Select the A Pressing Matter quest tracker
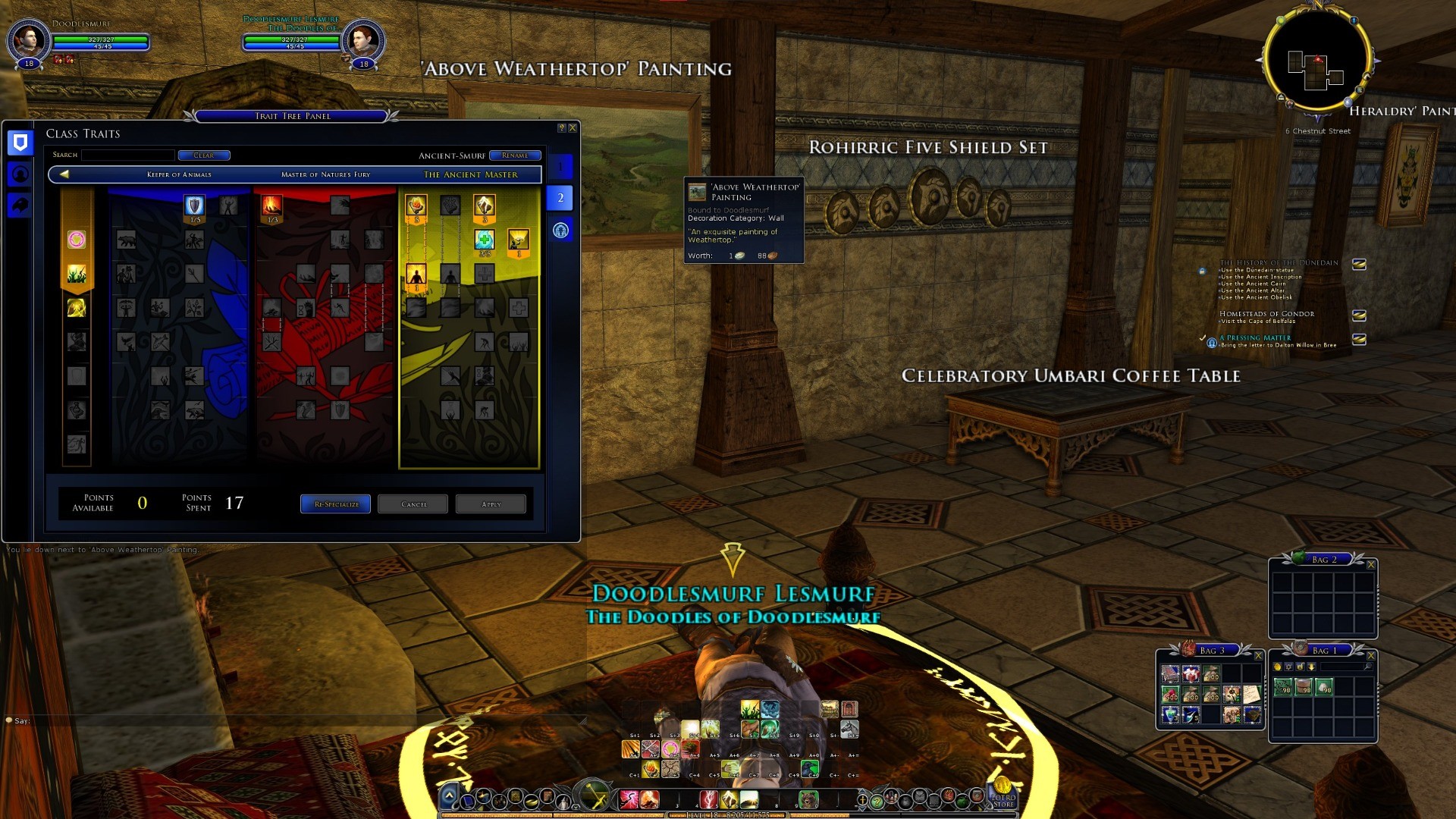The image size is (1456, 819). point(1255,338)
